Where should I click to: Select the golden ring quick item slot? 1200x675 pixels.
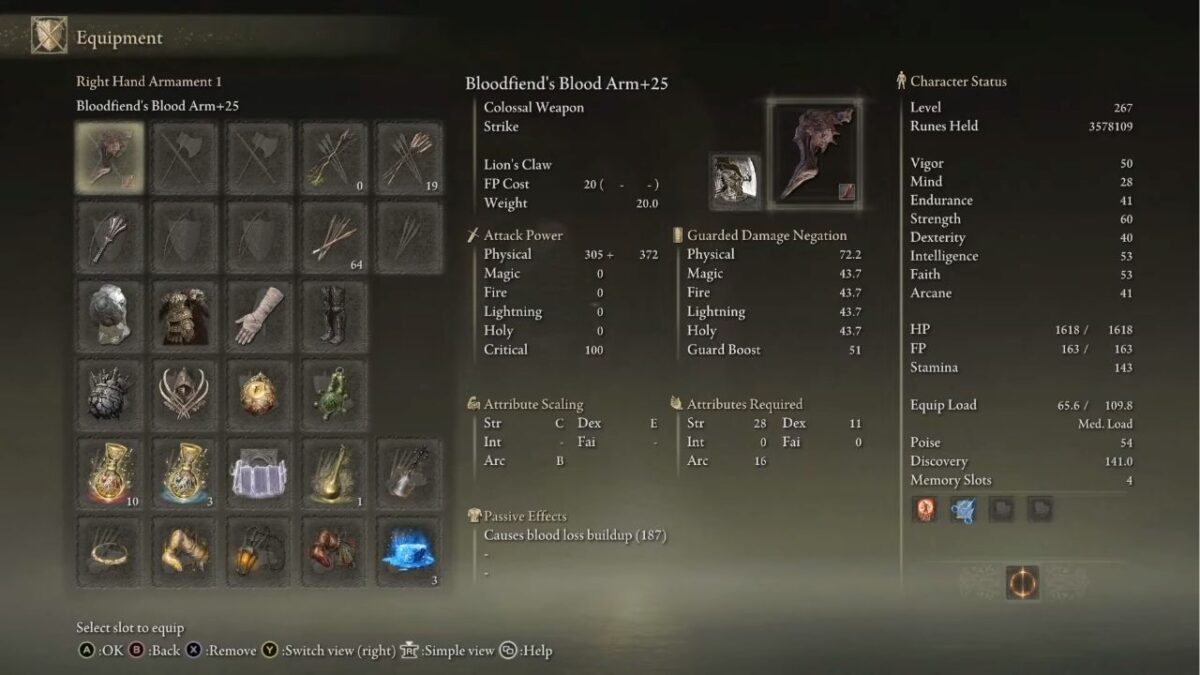[110, 551]
